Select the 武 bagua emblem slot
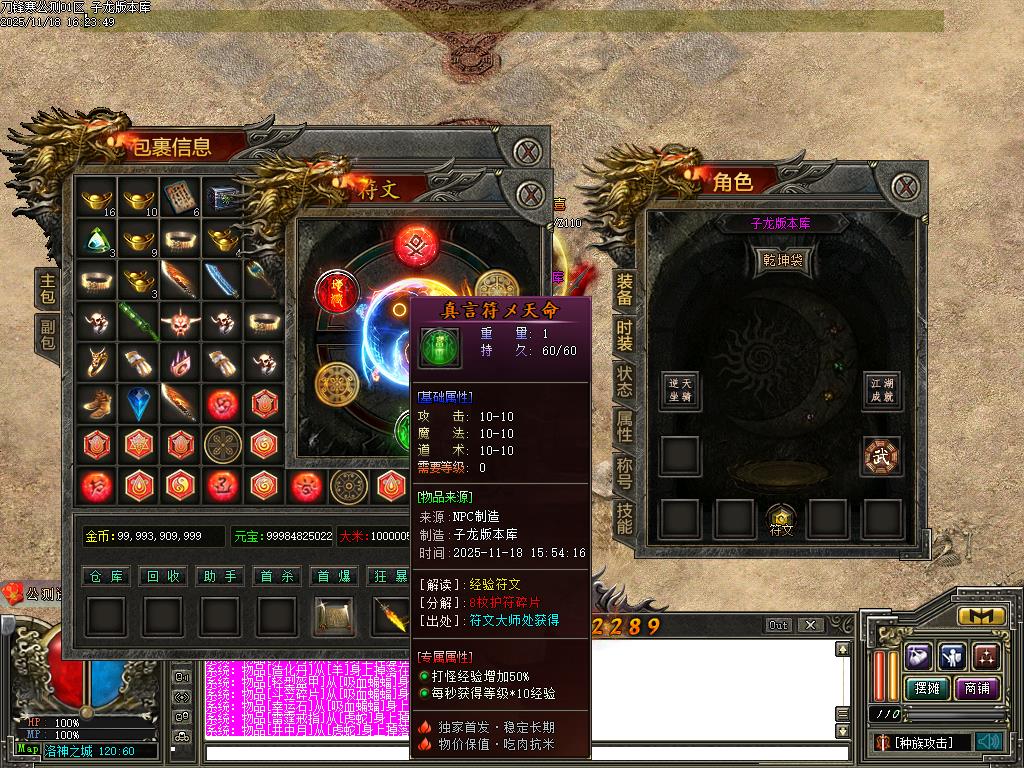Screen dimensions: 1024x768 [x=882, y=456]
